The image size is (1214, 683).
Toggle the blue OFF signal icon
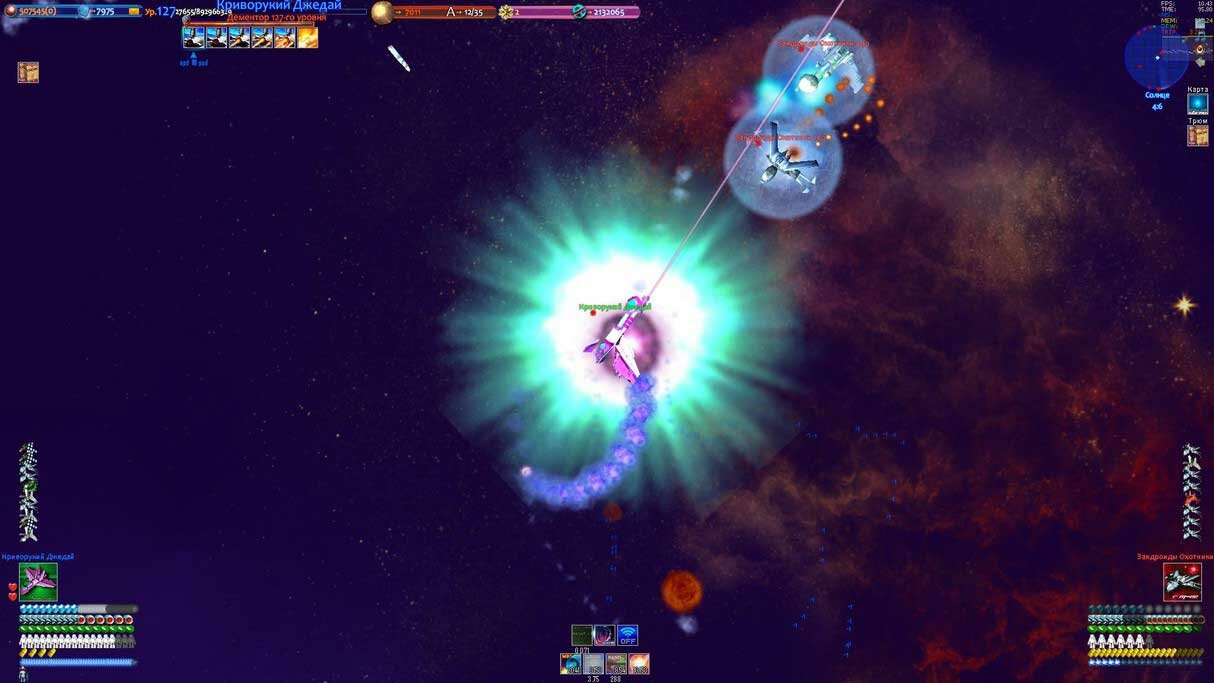[x=627, y=635]
